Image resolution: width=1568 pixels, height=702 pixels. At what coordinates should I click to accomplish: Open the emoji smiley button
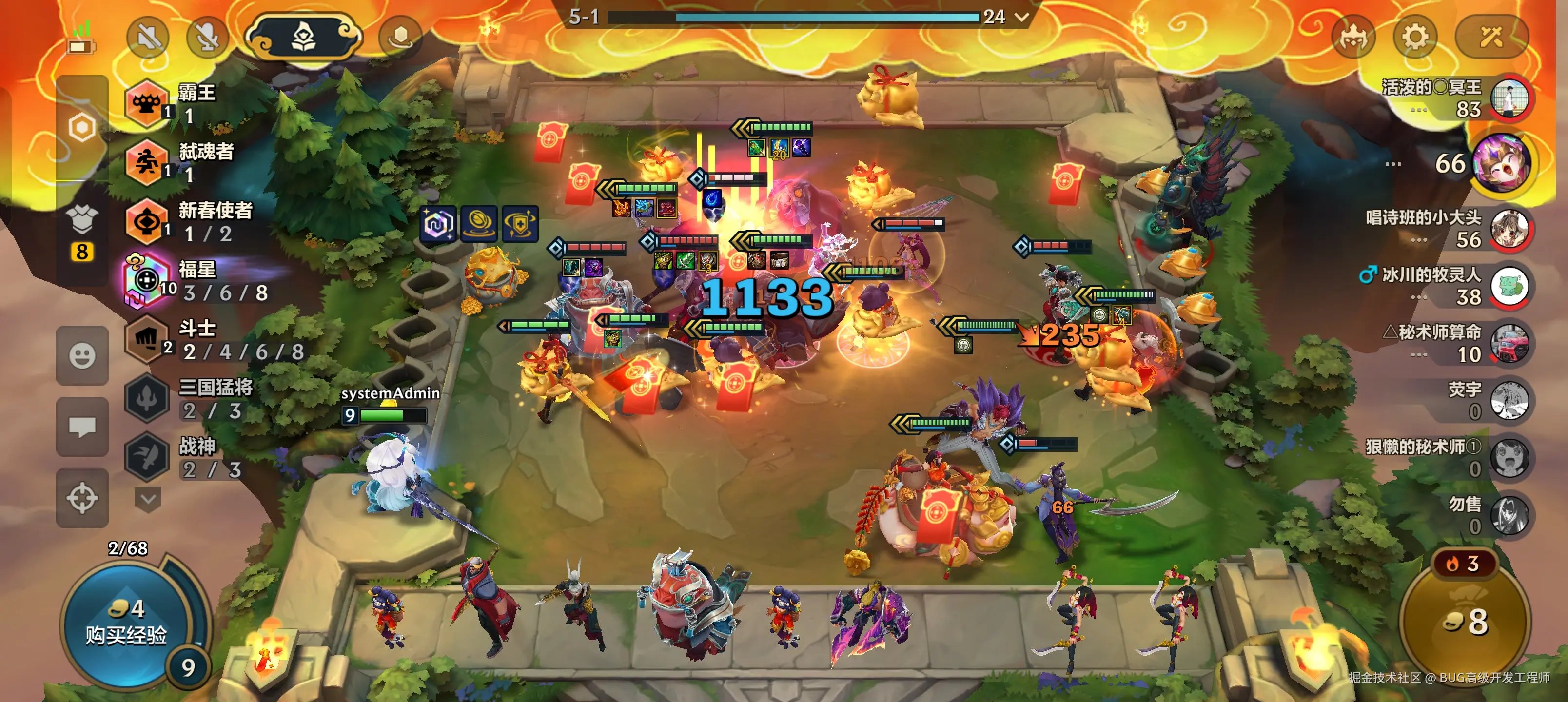click(x=82, y=355)
